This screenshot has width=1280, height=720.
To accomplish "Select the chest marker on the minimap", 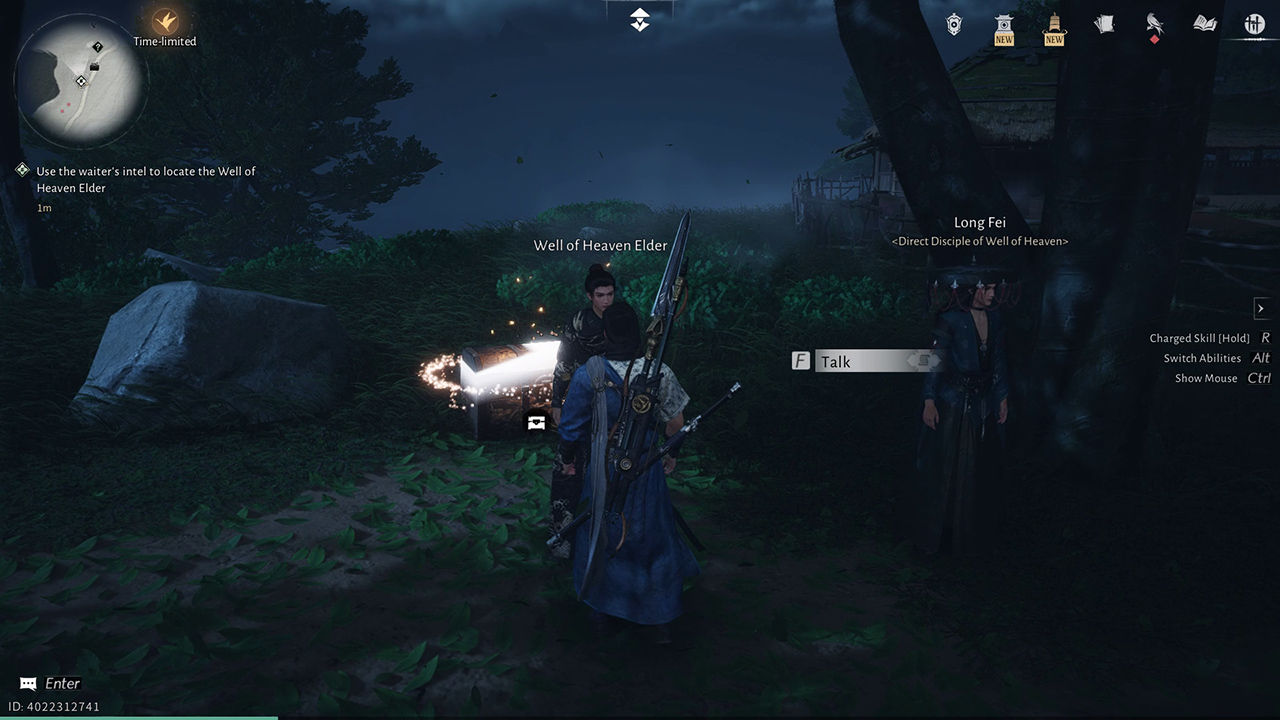I will [x=94, y=67].
